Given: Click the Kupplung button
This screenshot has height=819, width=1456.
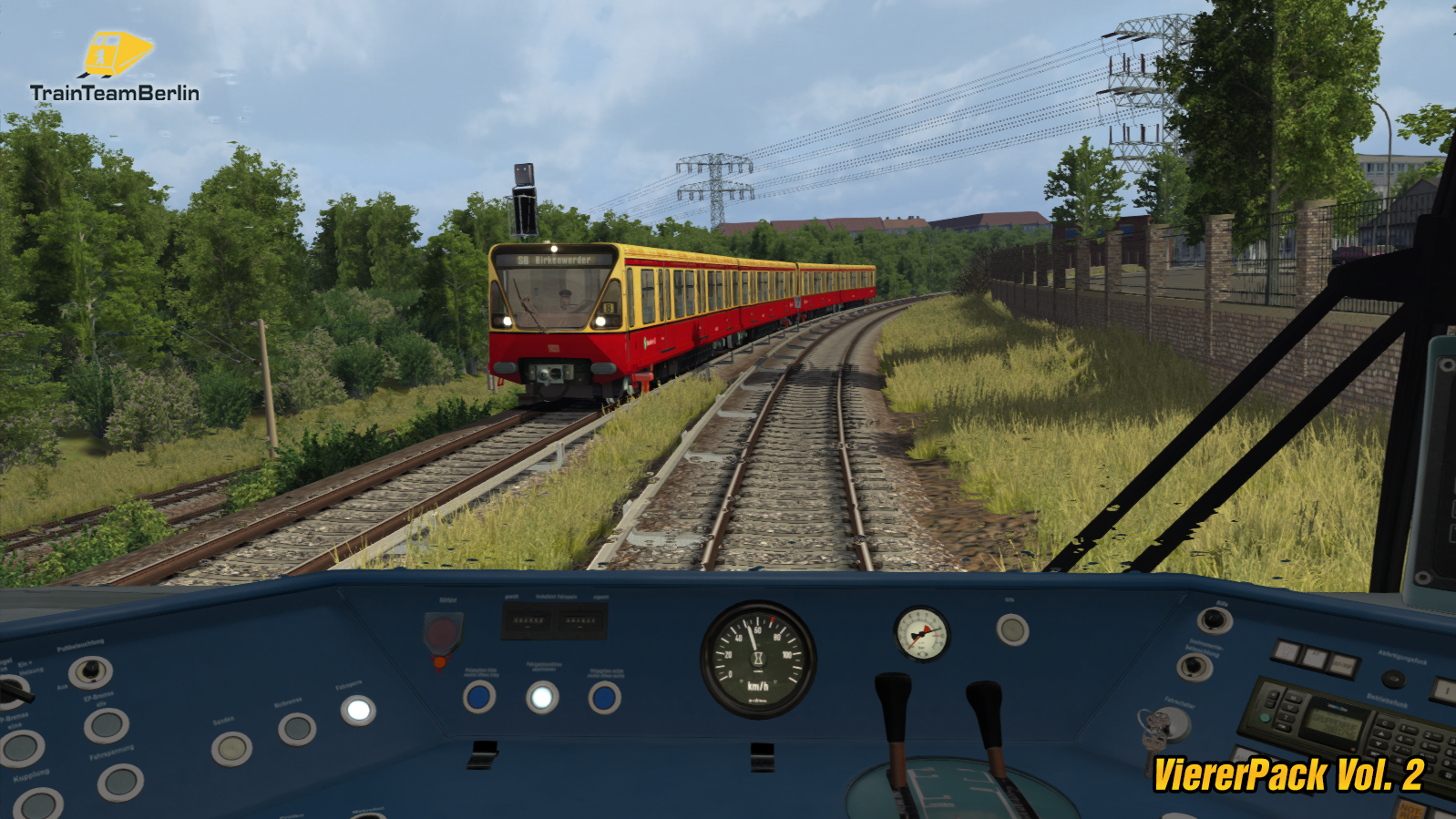Looking at the screenshot, I should [x=38, y=805].
